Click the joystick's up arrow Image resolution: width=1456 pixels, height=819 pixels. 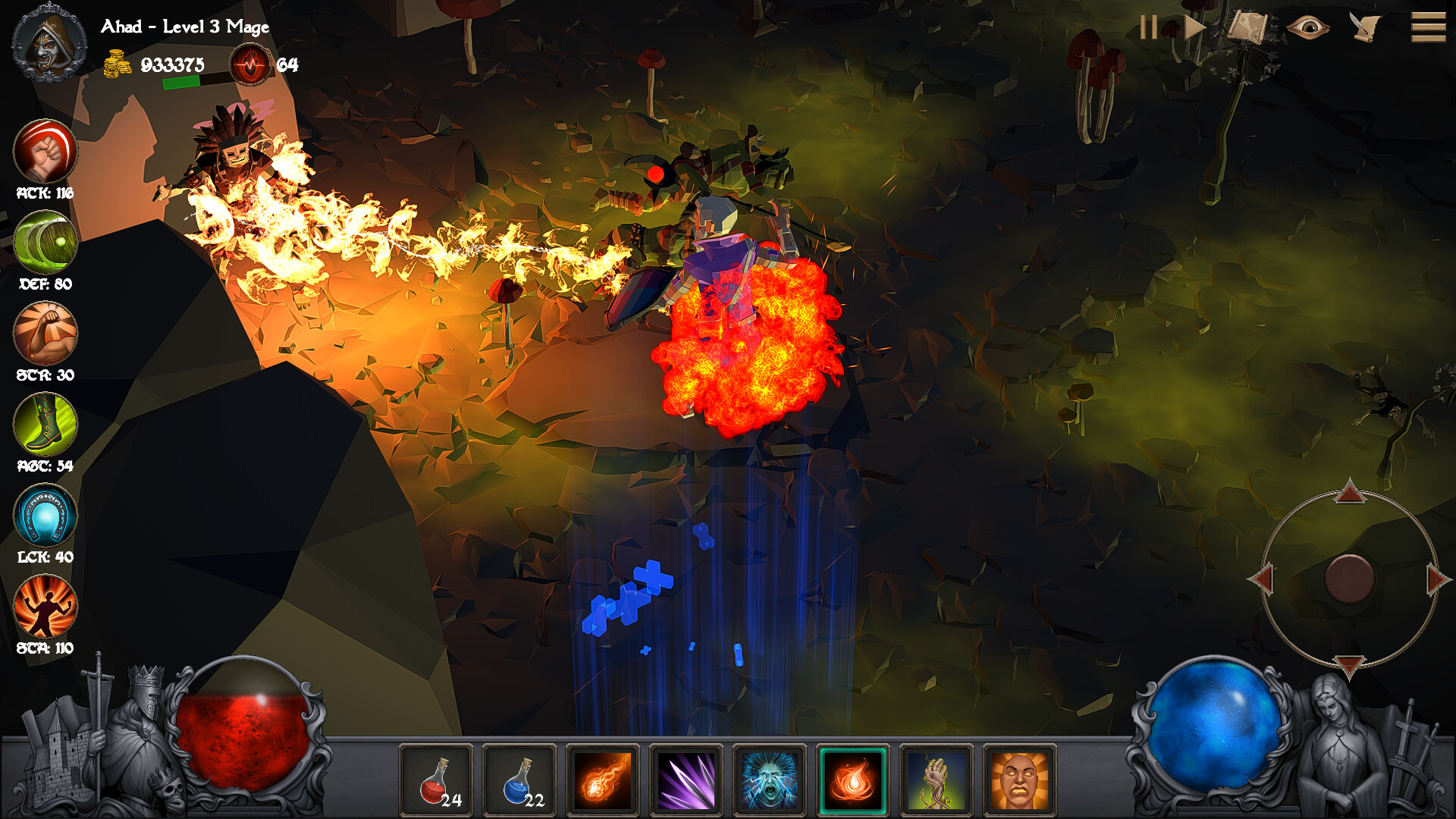(1350, 492)
